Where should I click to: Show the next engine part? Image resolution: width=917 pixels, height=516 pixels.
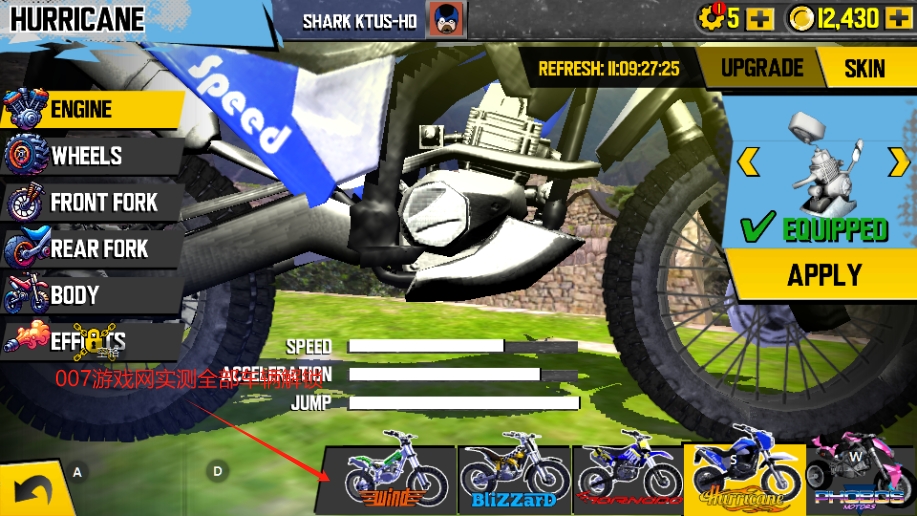tap(898, 160)
